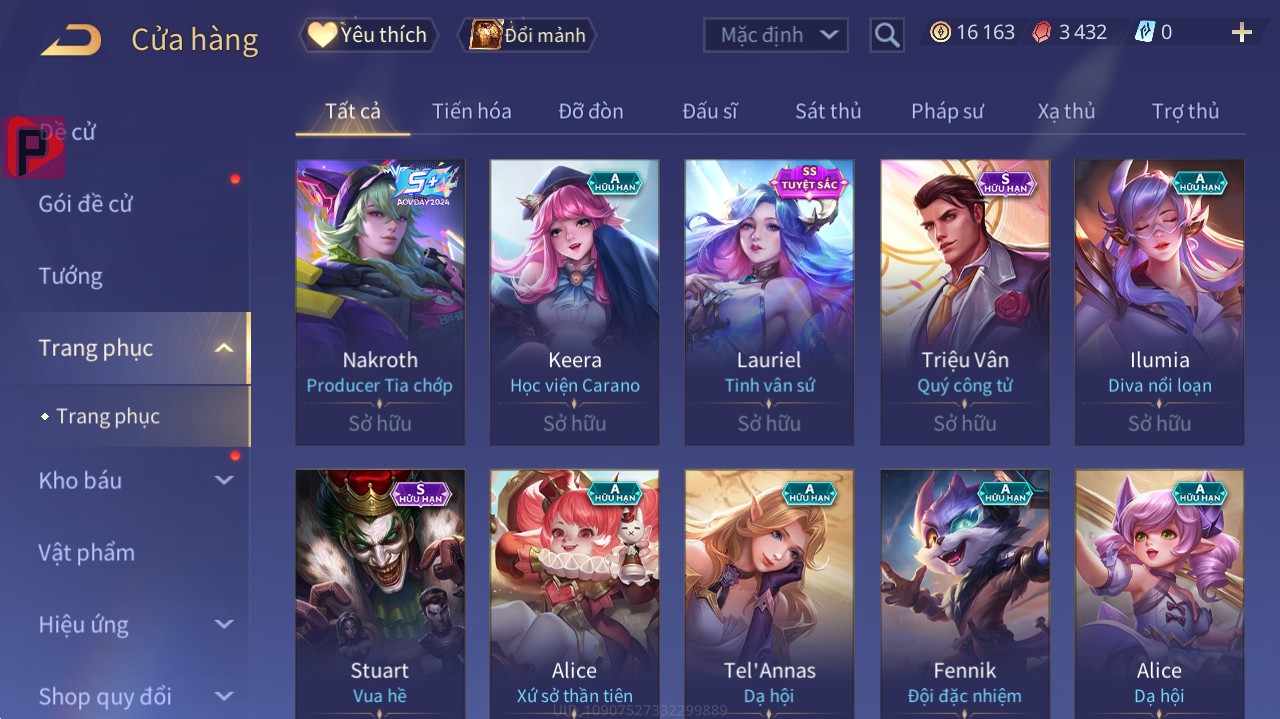Open the Tướng heroes section
The height and width of the screenshot is (719, 1280).
(x=71, y=276)
